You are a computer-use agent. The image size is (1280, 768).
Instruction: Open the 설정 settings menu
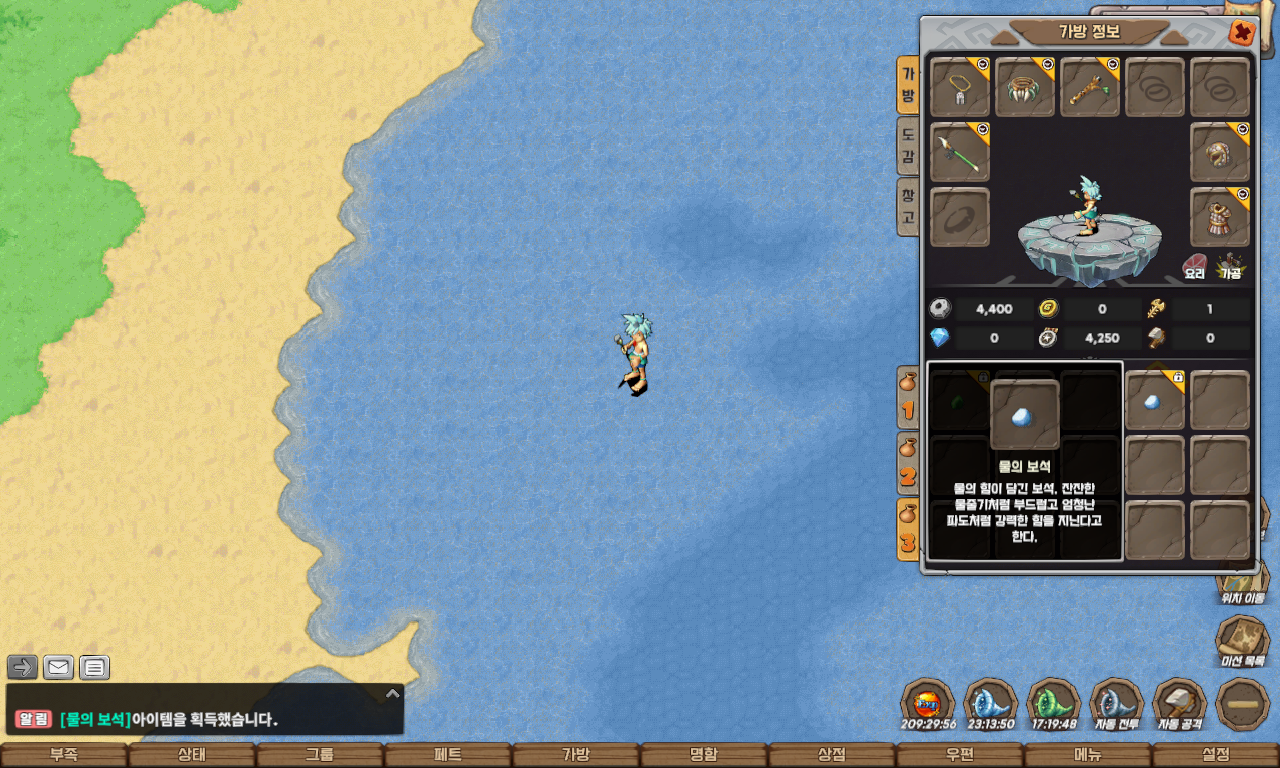(x=1216, y=755)
